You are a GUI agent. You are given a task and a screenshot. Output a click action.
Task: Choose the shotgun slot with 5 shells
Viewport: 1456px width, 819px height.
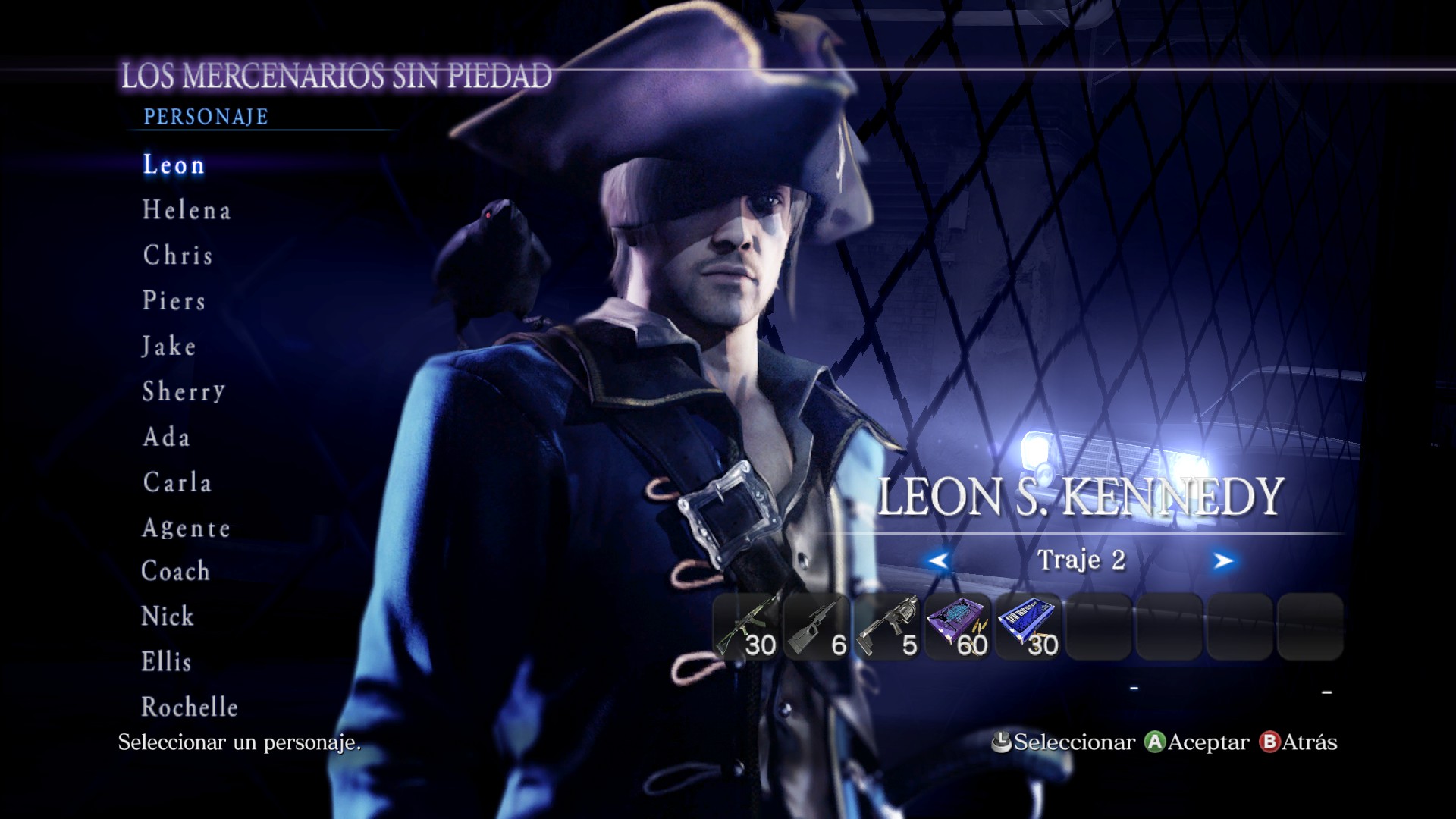click(888, 626)
